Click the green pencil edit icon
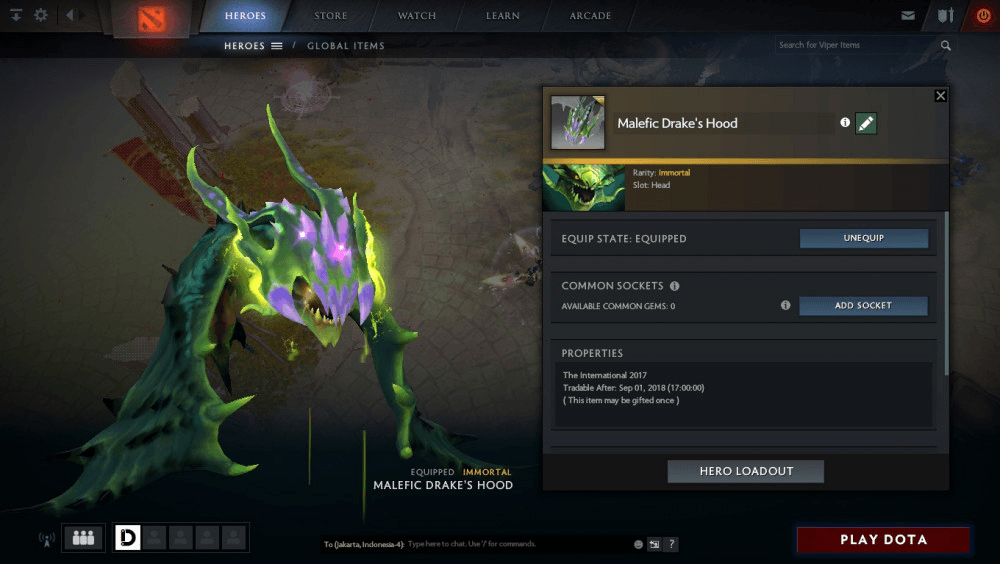The image size is (1000, 564). pos(866,123)
